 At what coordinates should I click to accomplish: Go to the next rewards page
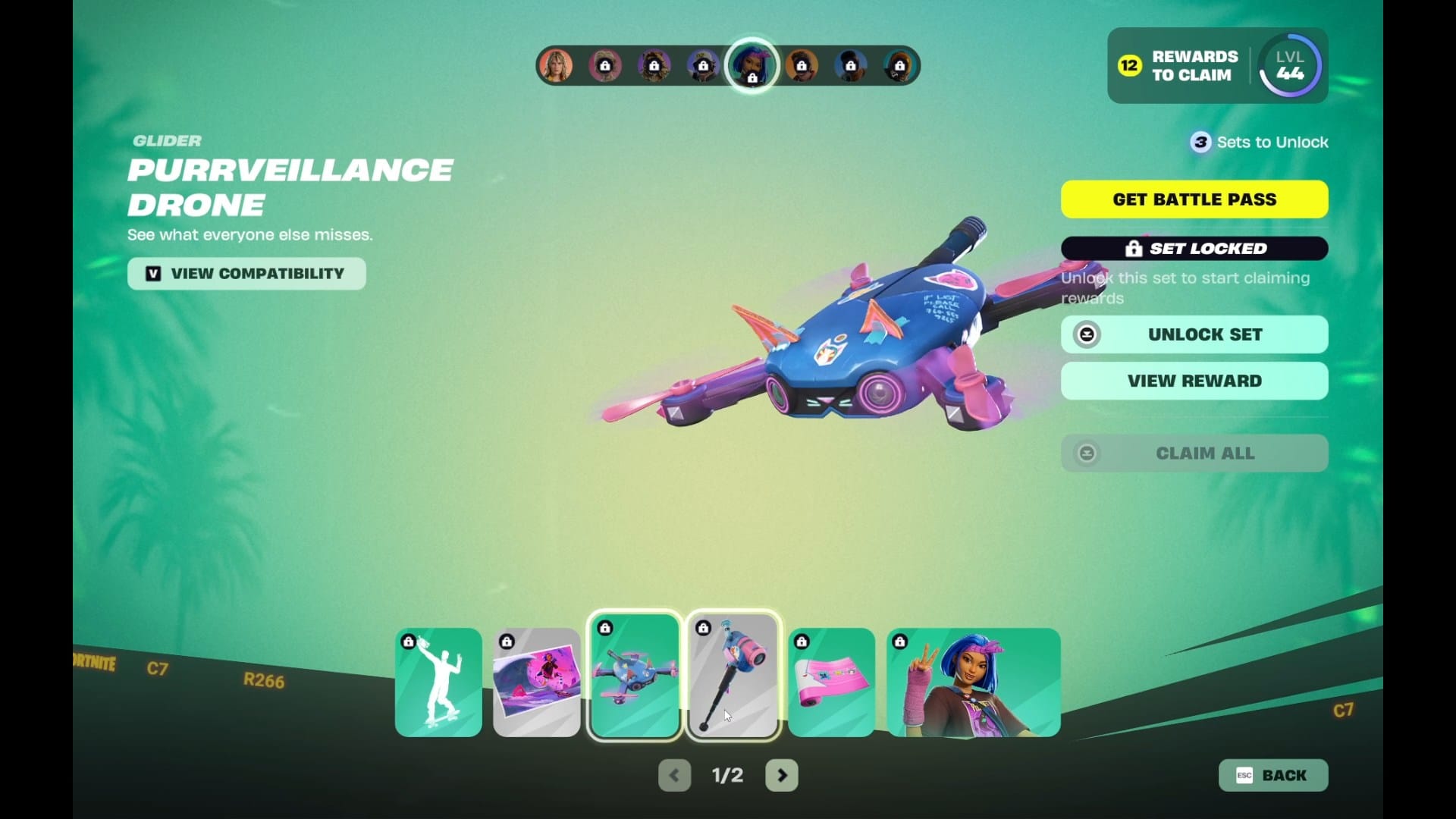pyautogui.click(x=782, y=775)
